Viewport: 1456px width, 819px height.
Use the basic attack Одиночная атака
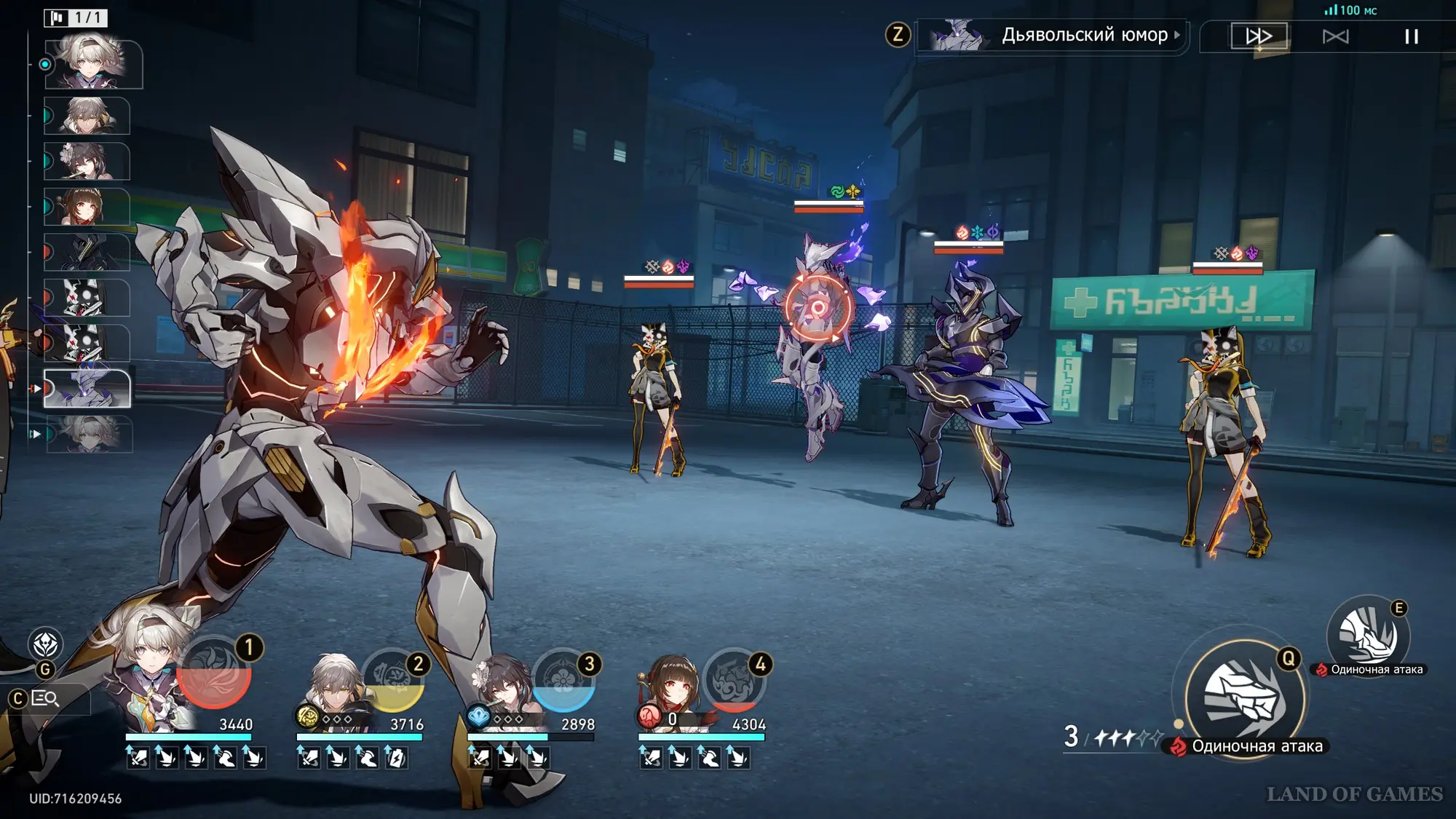point(1244,697)
